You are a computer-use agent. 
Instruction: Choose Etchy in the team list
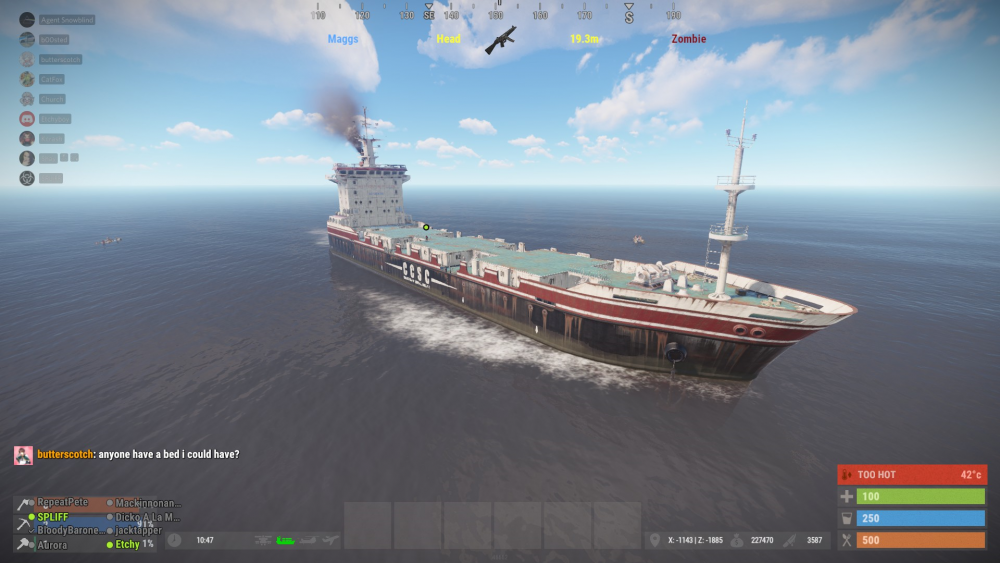pos(127,545)
